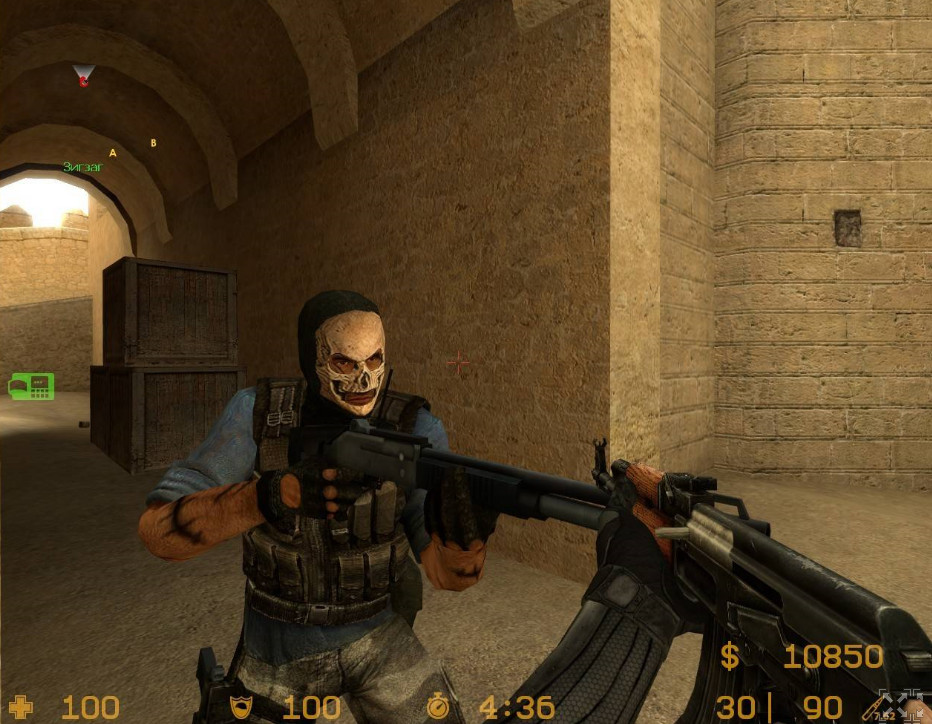Viewport: 932px width, 724px height.
Task: Click teammate Зигзаг's green radar label
Action: click(82, 167)
